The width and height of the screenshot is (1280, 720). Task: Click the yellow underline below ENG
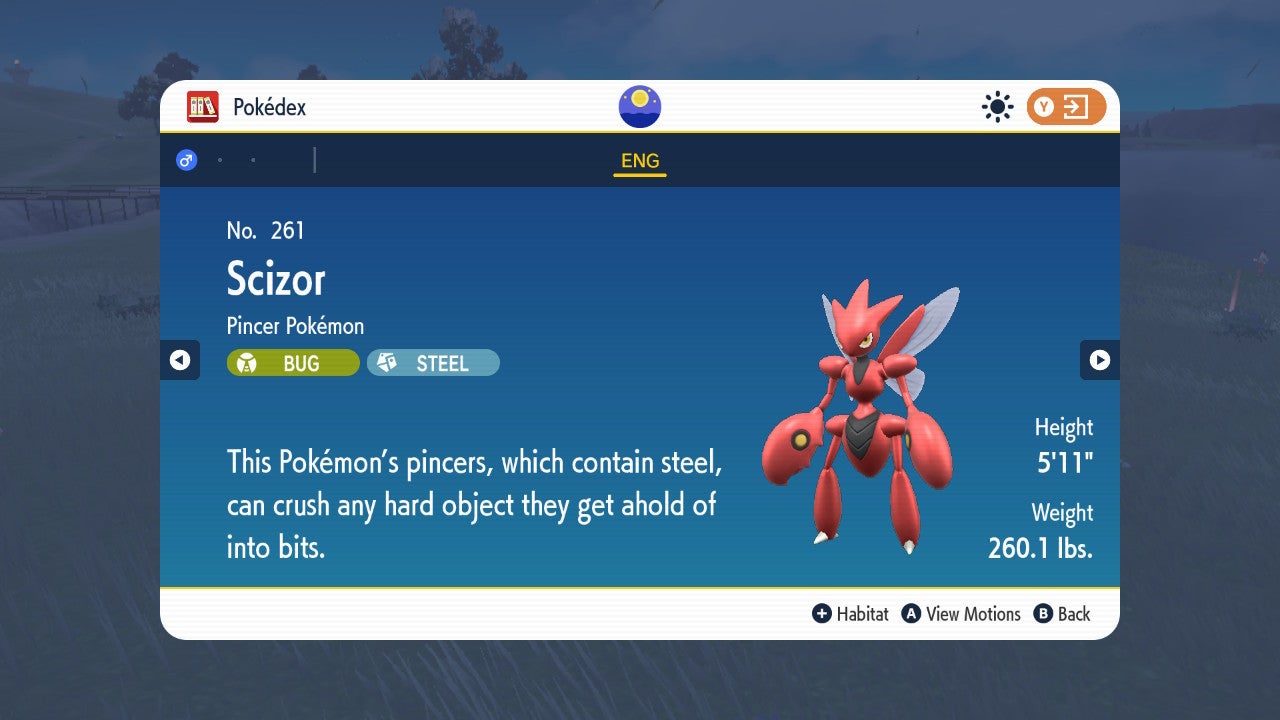pos(639,175)
